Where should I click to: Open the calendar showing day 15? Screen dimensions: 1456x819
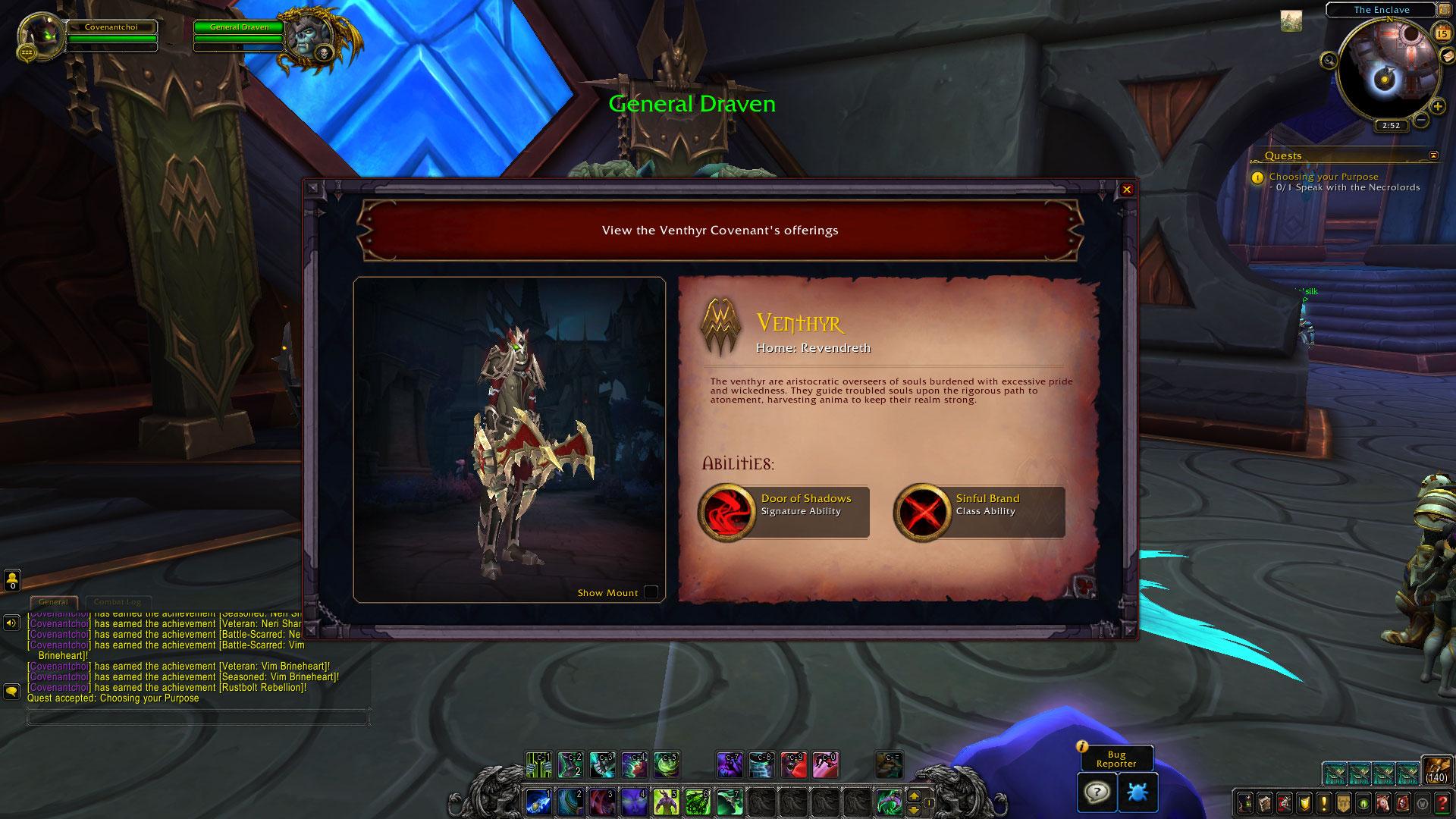tap(1442, 33)
